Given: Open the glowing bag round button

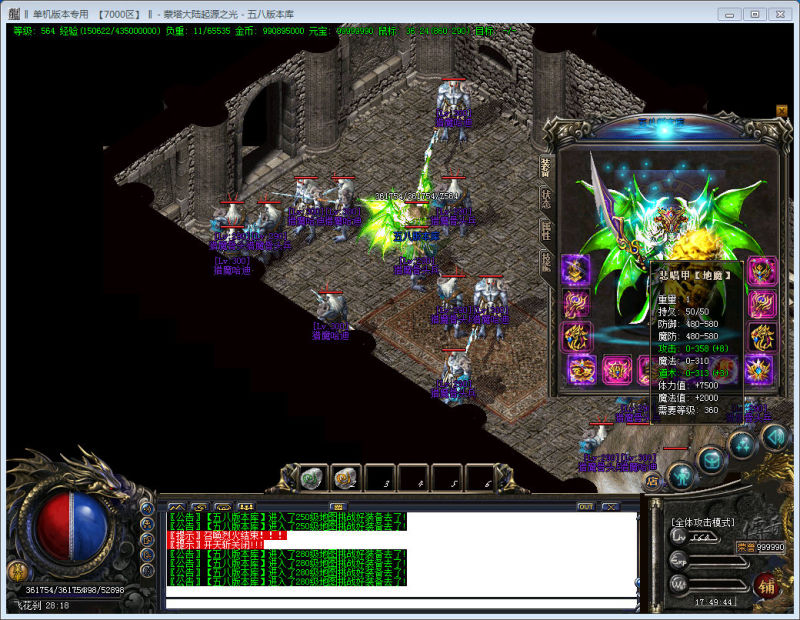Looking at the screenshot, I should point(711,459).
